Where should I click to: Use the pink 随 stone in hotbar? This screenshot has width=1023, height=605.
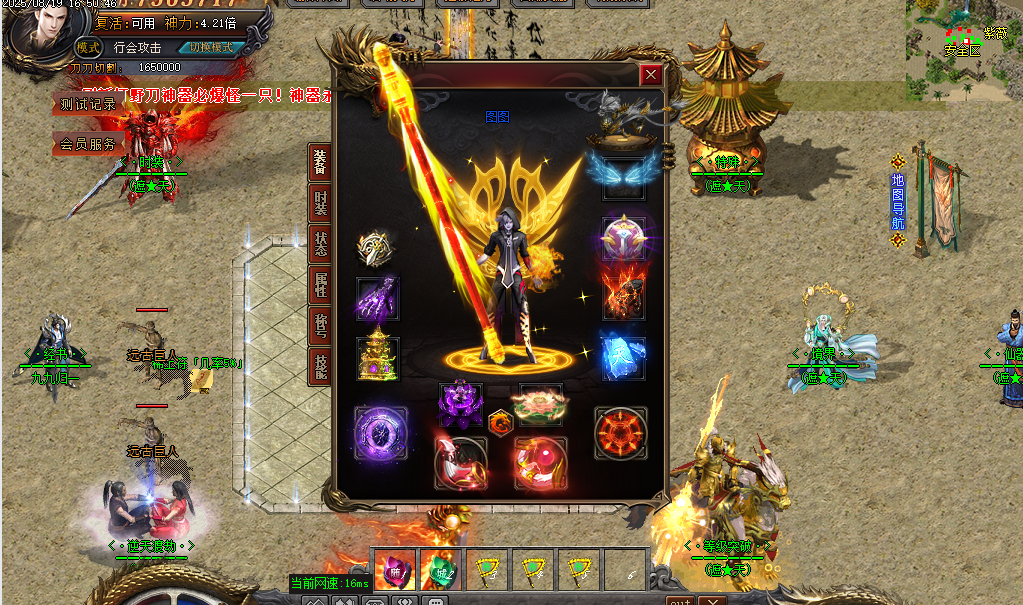coord(394,569)
